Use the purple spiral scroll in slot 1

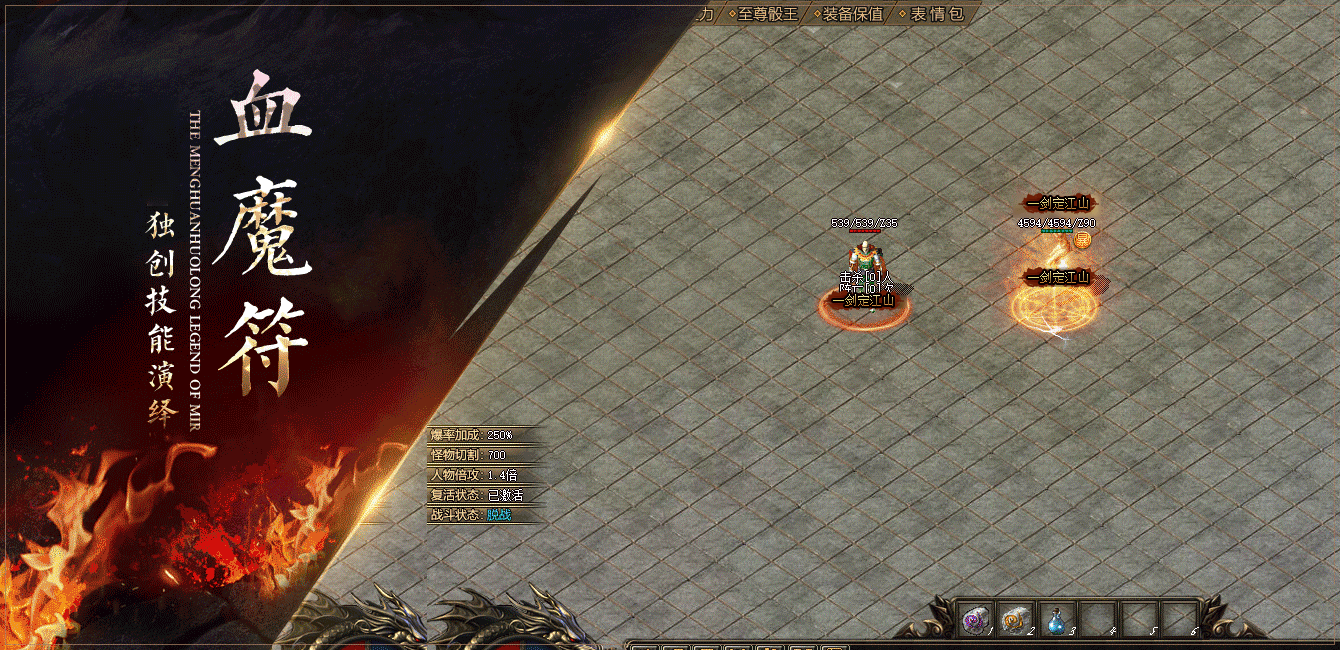(973, 620)
